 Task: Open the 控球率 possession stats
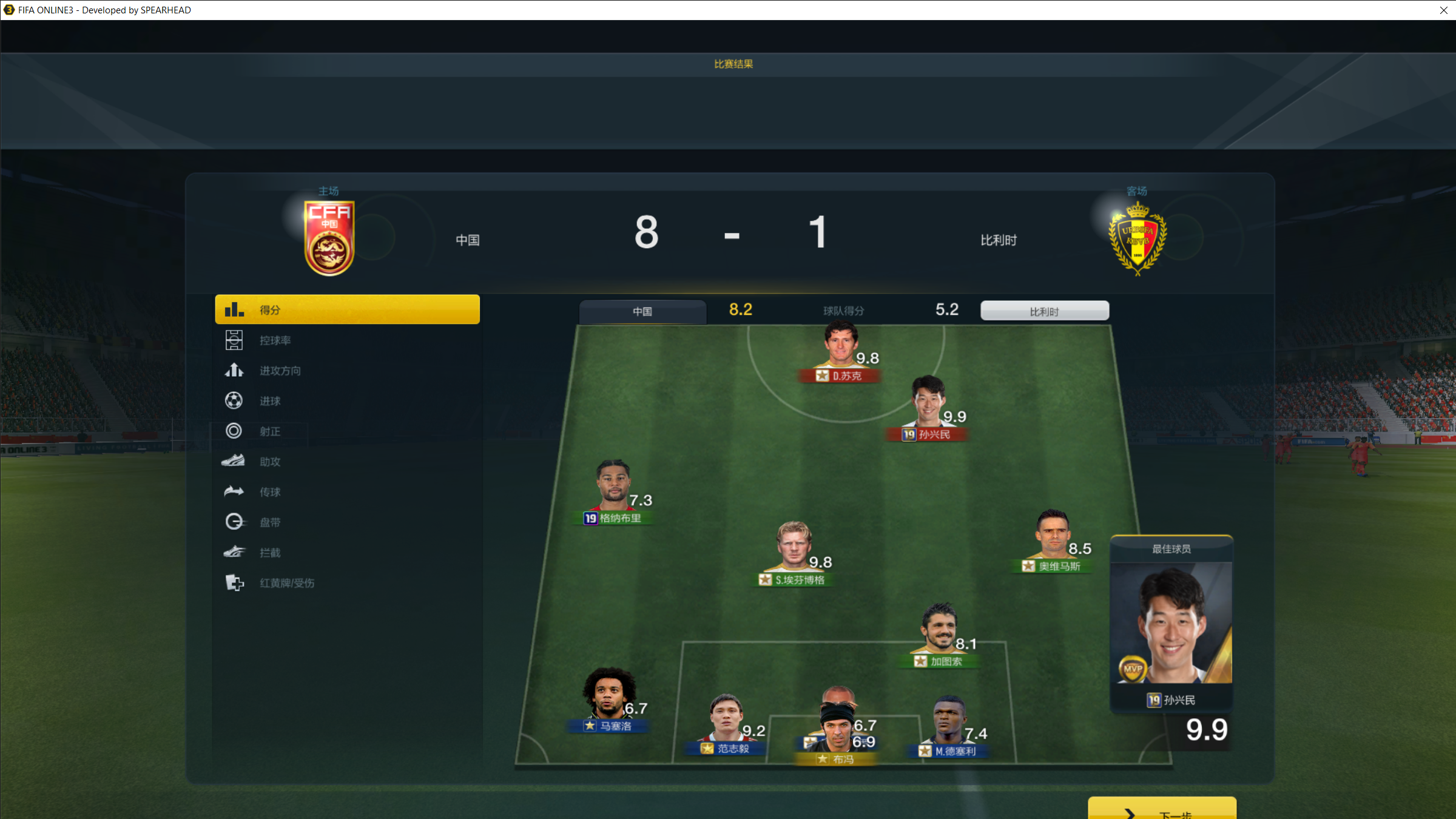point(275,340)
